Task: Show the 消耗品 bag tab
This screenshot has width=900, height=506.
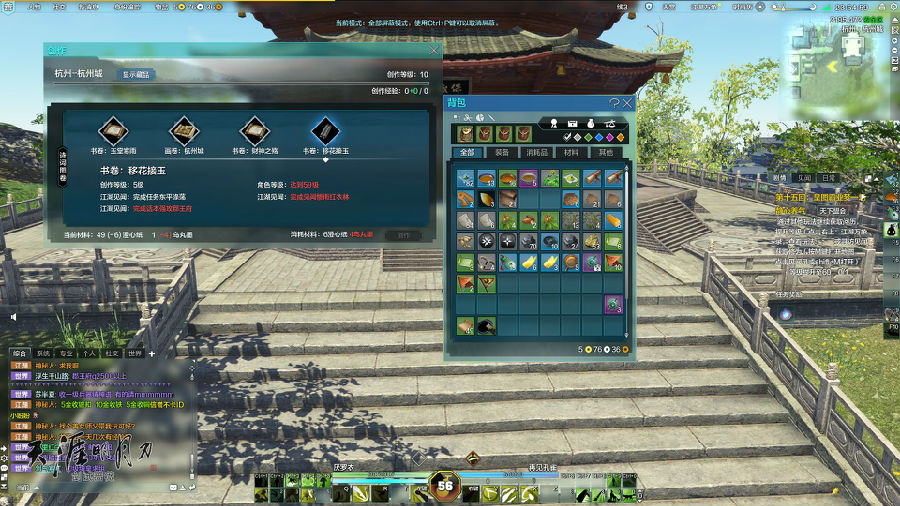Action: [x=537, y=153]
